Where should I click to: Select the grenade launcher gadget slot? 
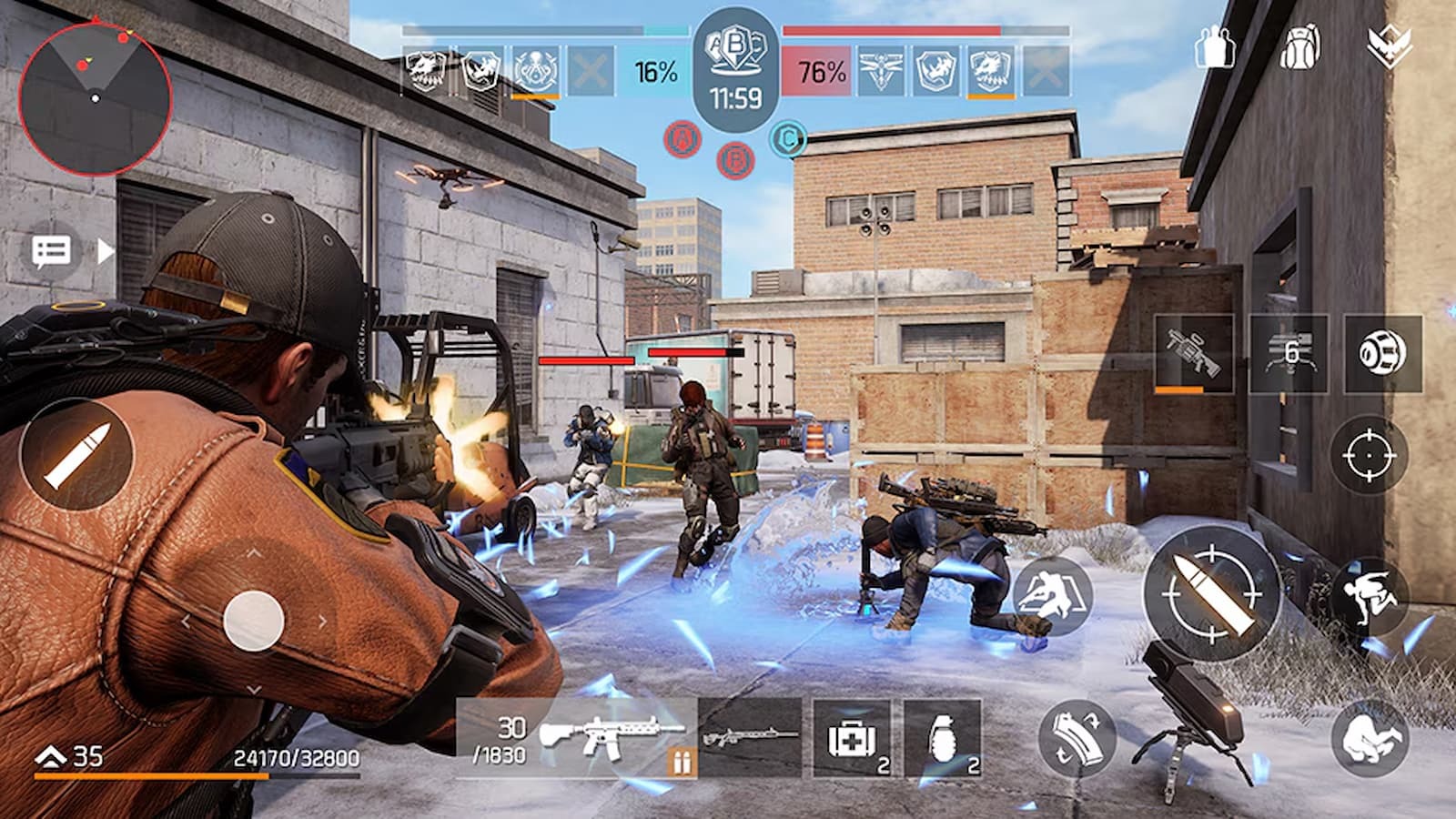tap(1192, 350)
